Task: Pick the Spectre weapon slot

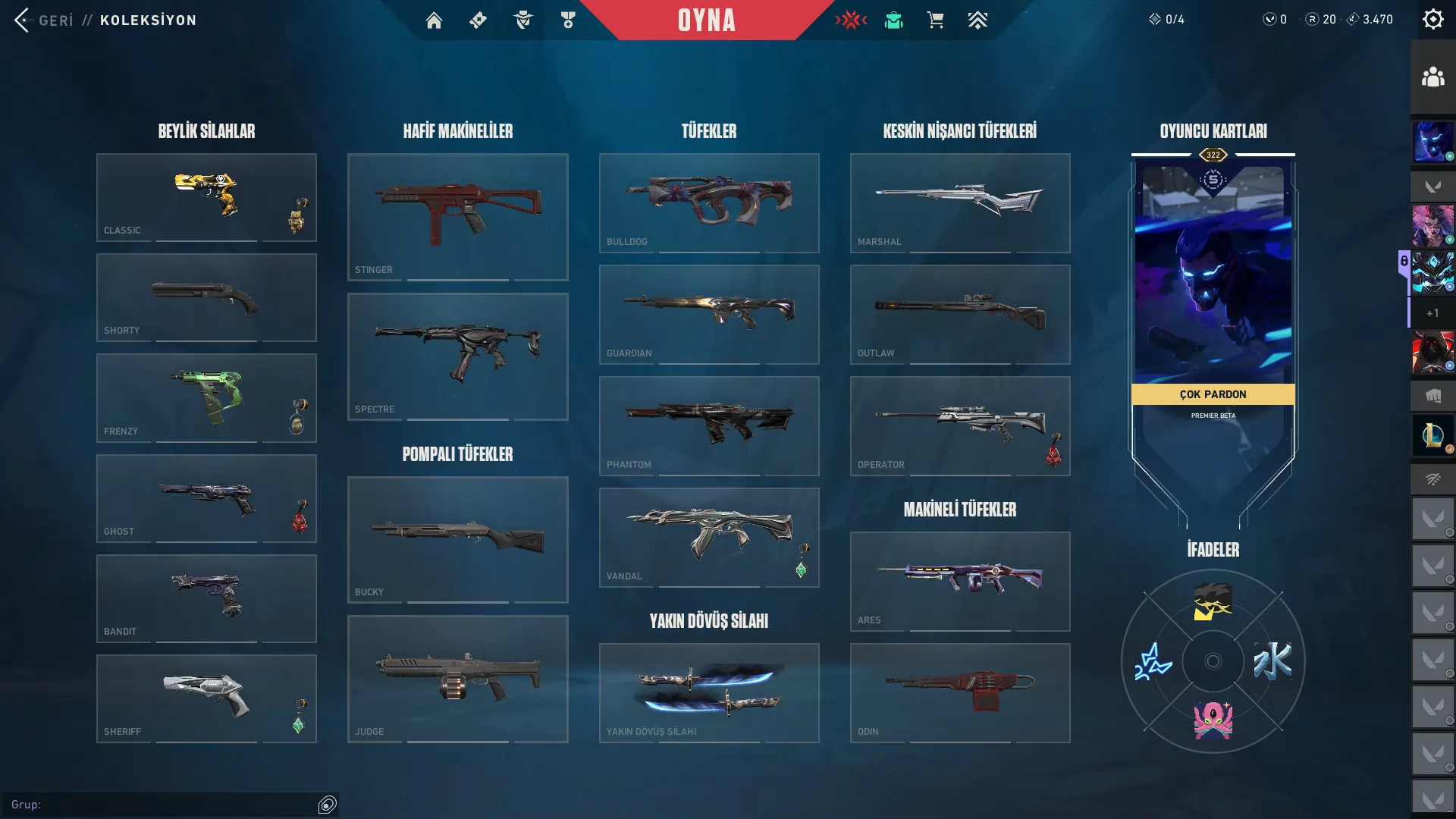Action: [457, 356]
